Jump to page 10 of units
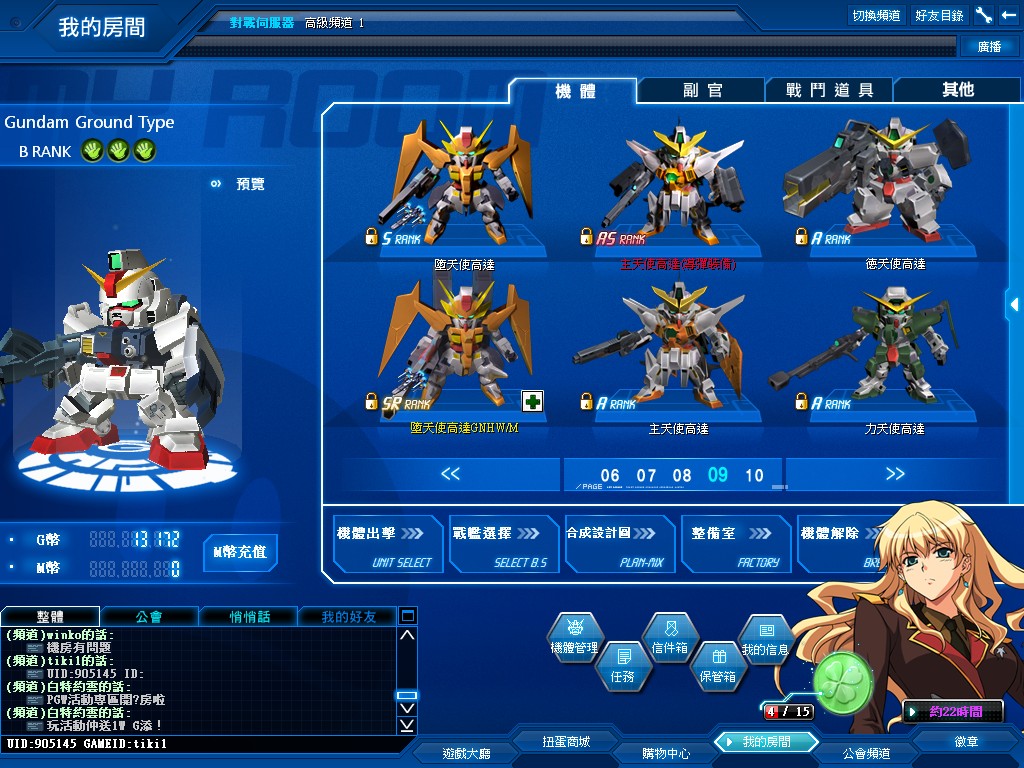This screenshot has height=768, width=1024. [x=754, y=476]
